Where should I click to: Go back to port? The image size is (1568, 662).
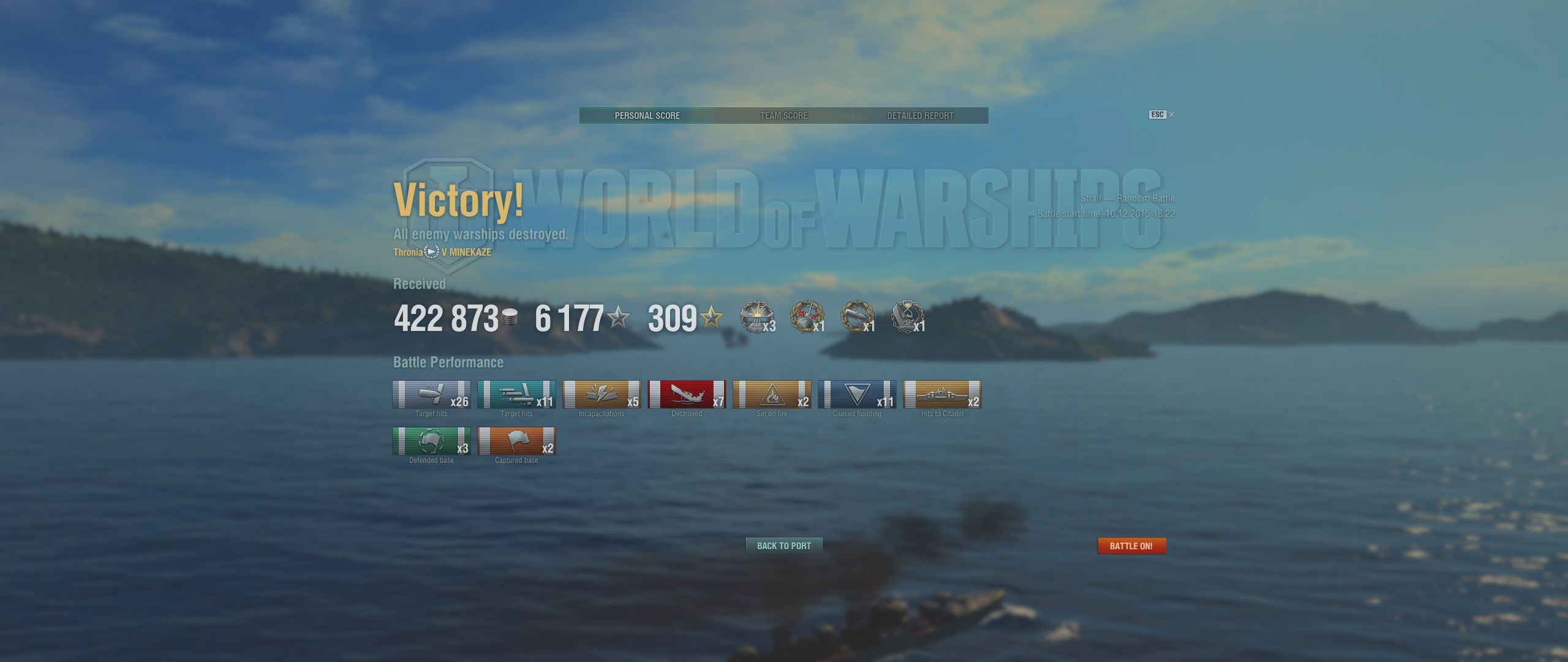(x=783, y=546)
